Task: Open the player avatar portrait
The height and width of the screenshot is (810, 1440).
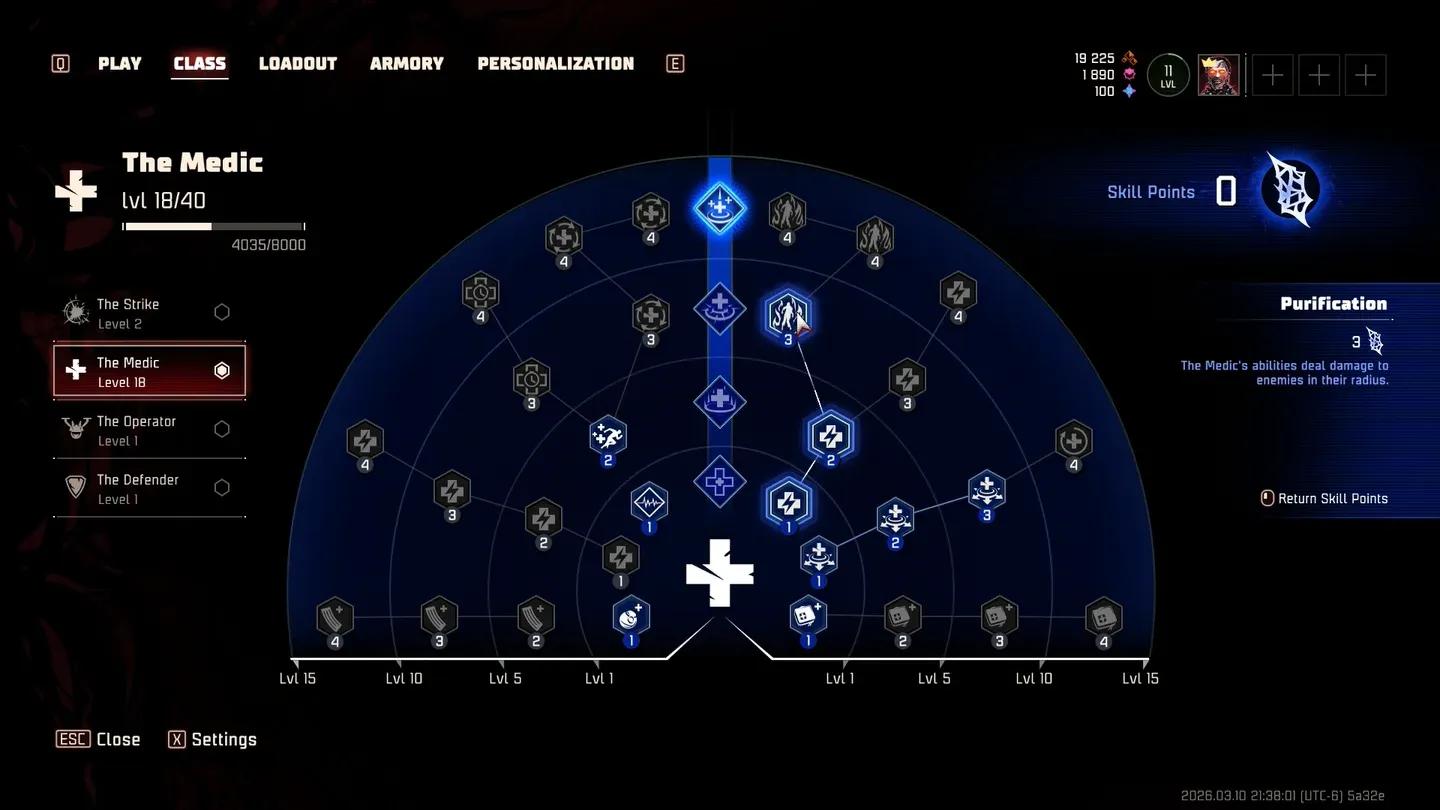Action: (1217, 74)
